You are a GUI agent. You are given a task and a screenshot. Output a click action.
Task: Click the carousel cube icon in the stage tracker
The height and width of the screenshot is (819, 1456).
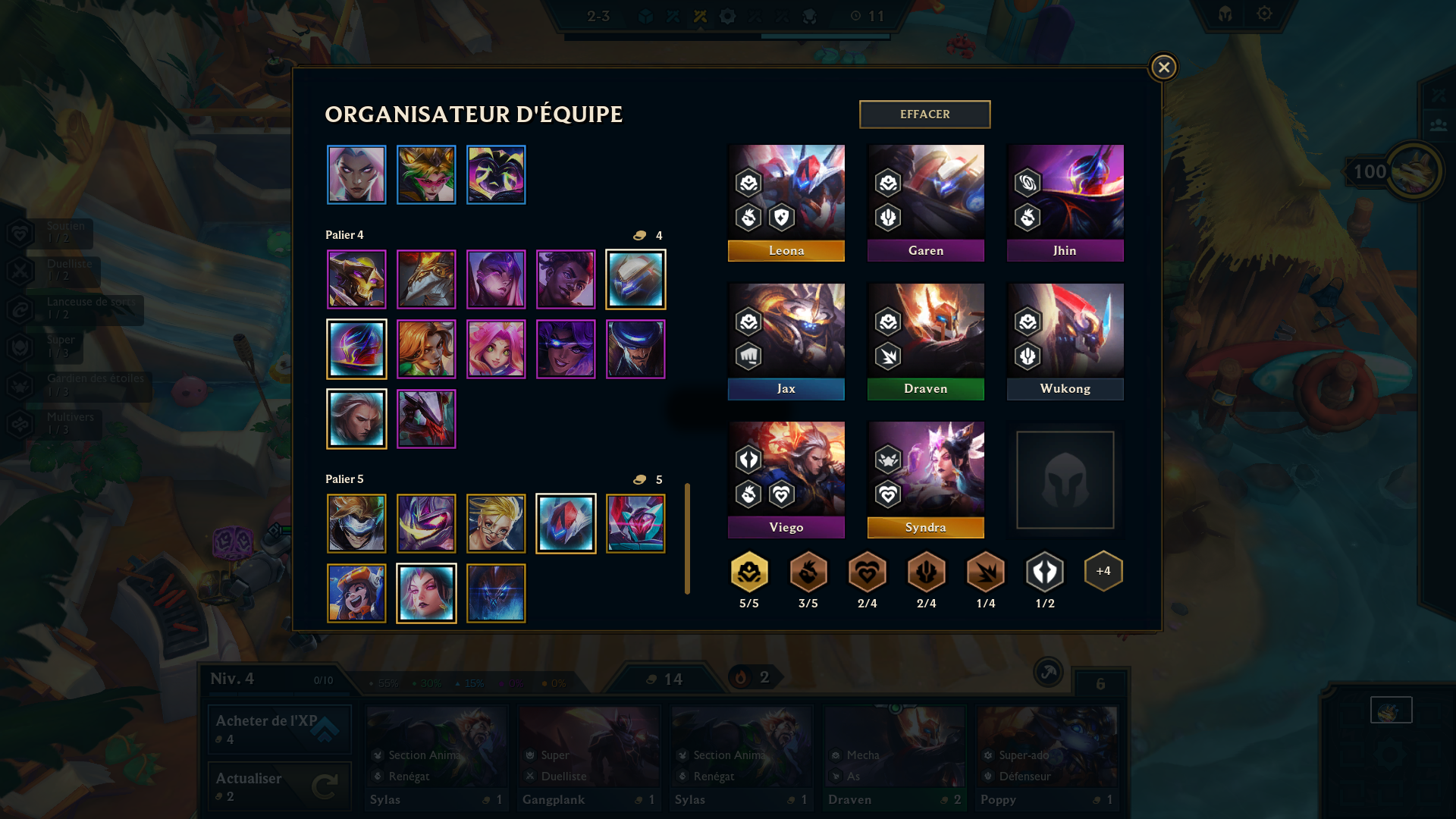coord(645,15)
